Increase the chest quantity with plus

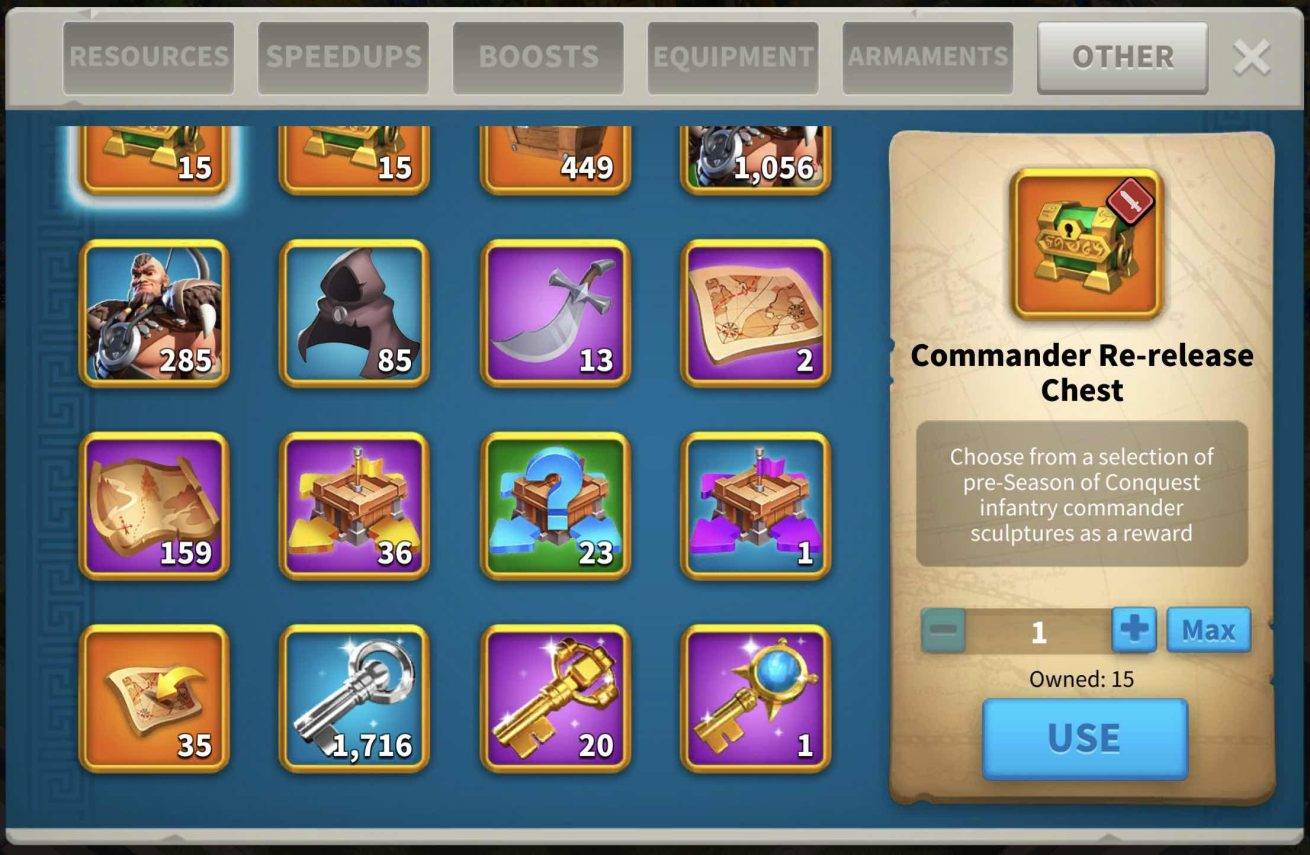point(1134,630)
